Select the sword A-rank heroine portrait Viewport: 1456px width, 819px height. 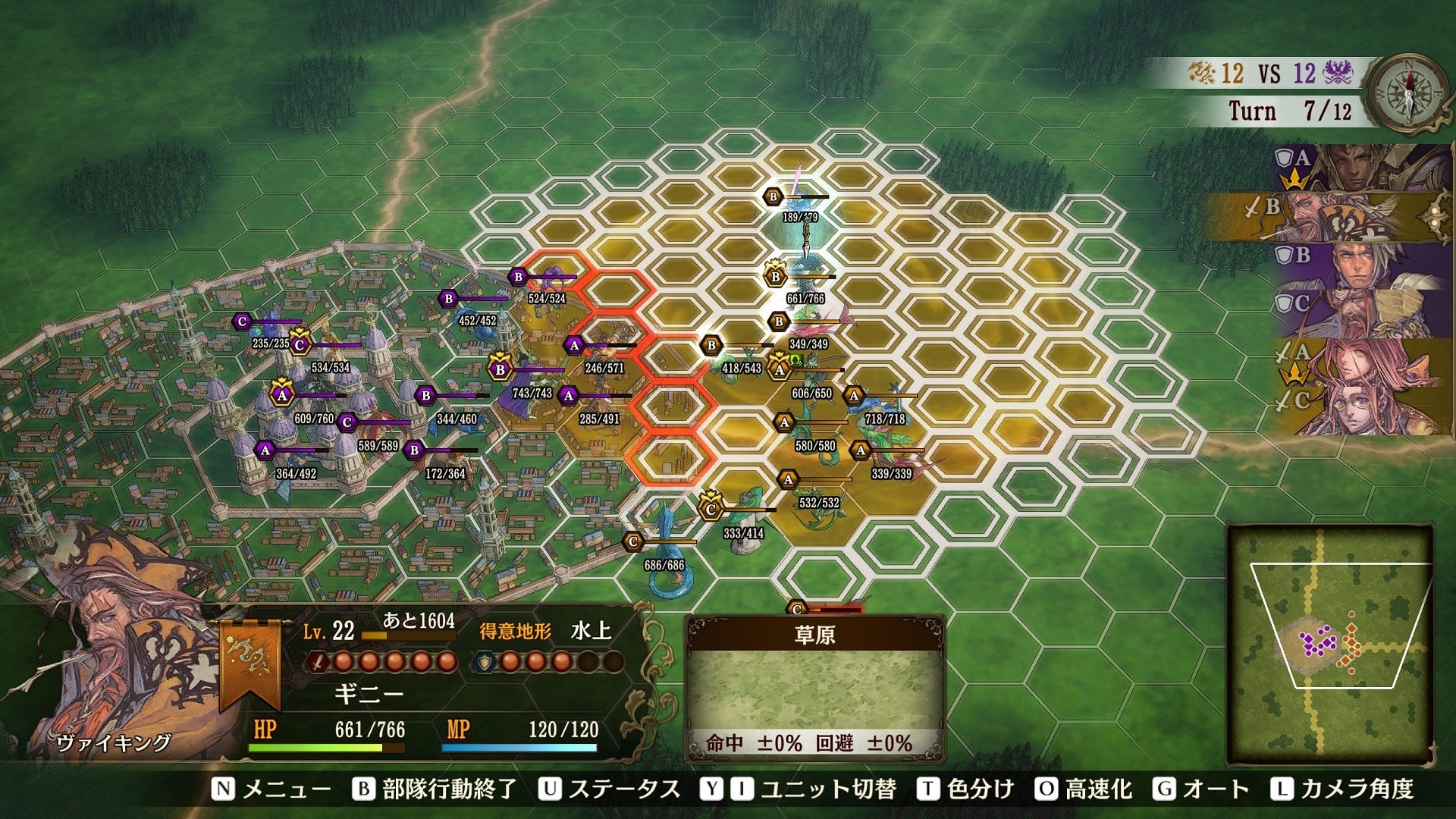[x=1354, y=364]
